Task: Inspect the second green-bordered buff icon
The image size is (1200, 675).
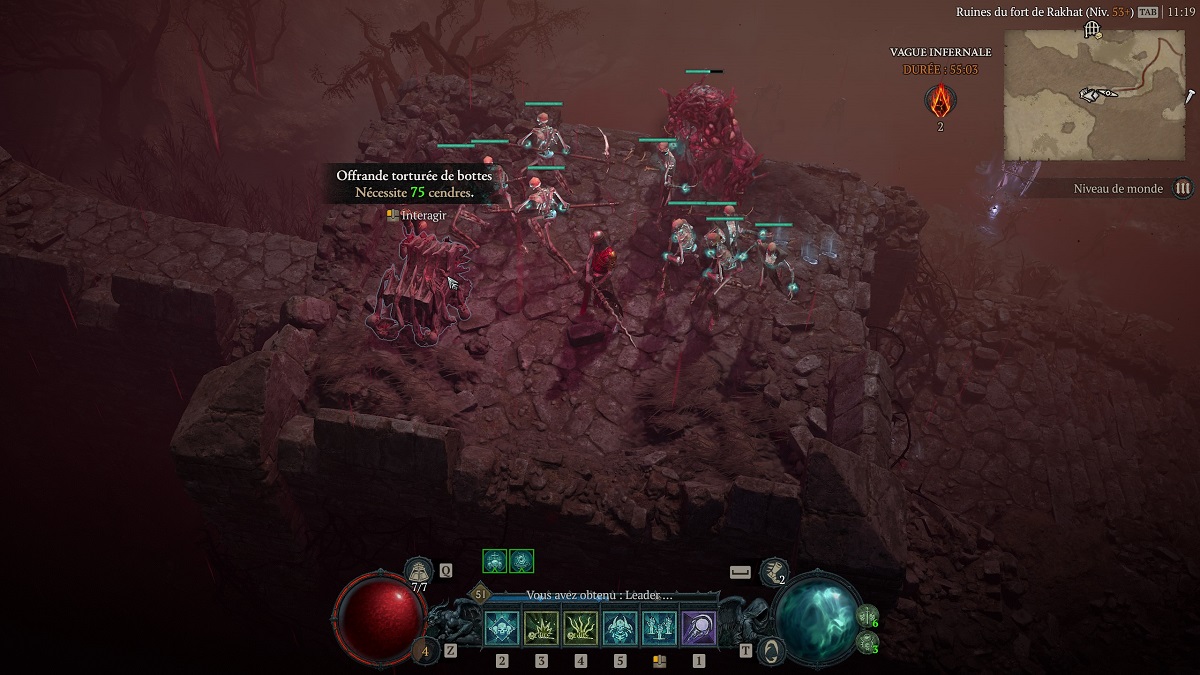Action: pos(521,561)
